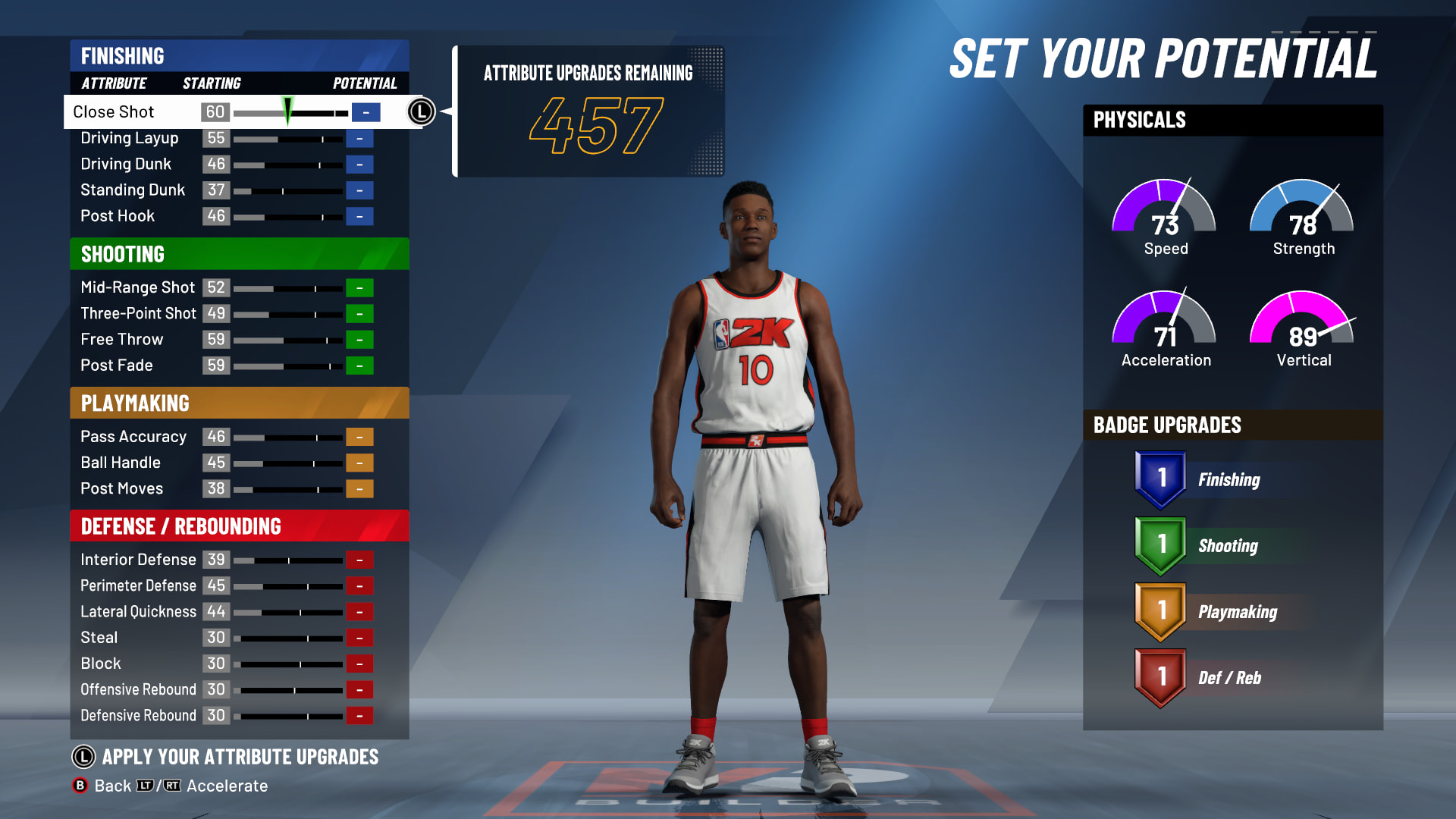The image size is (1456, 819).
Task: Pick the Standing Dunk attribute
Action: point(133,190)
